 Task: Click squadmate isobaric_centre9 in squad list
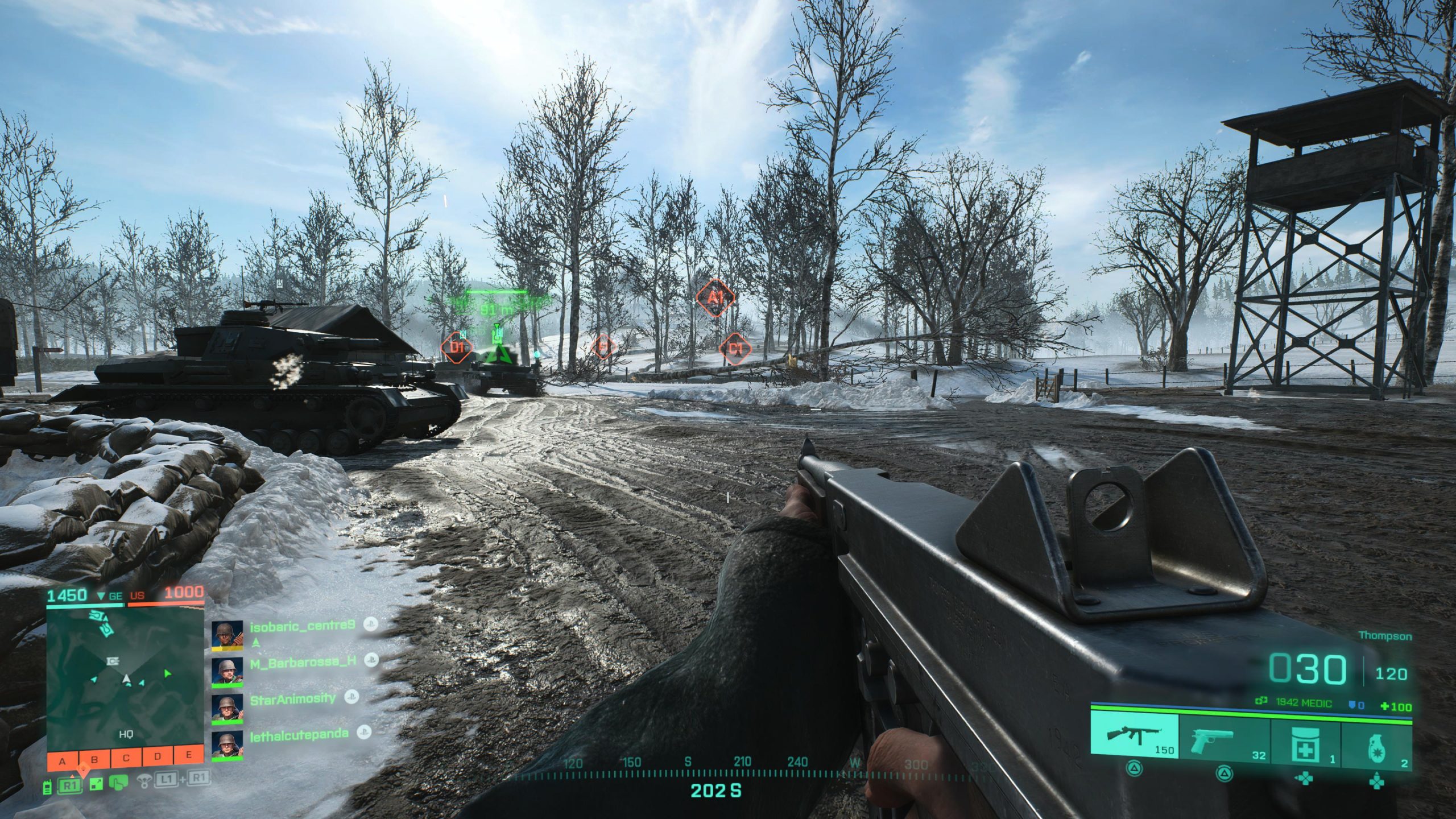(302, 626)
